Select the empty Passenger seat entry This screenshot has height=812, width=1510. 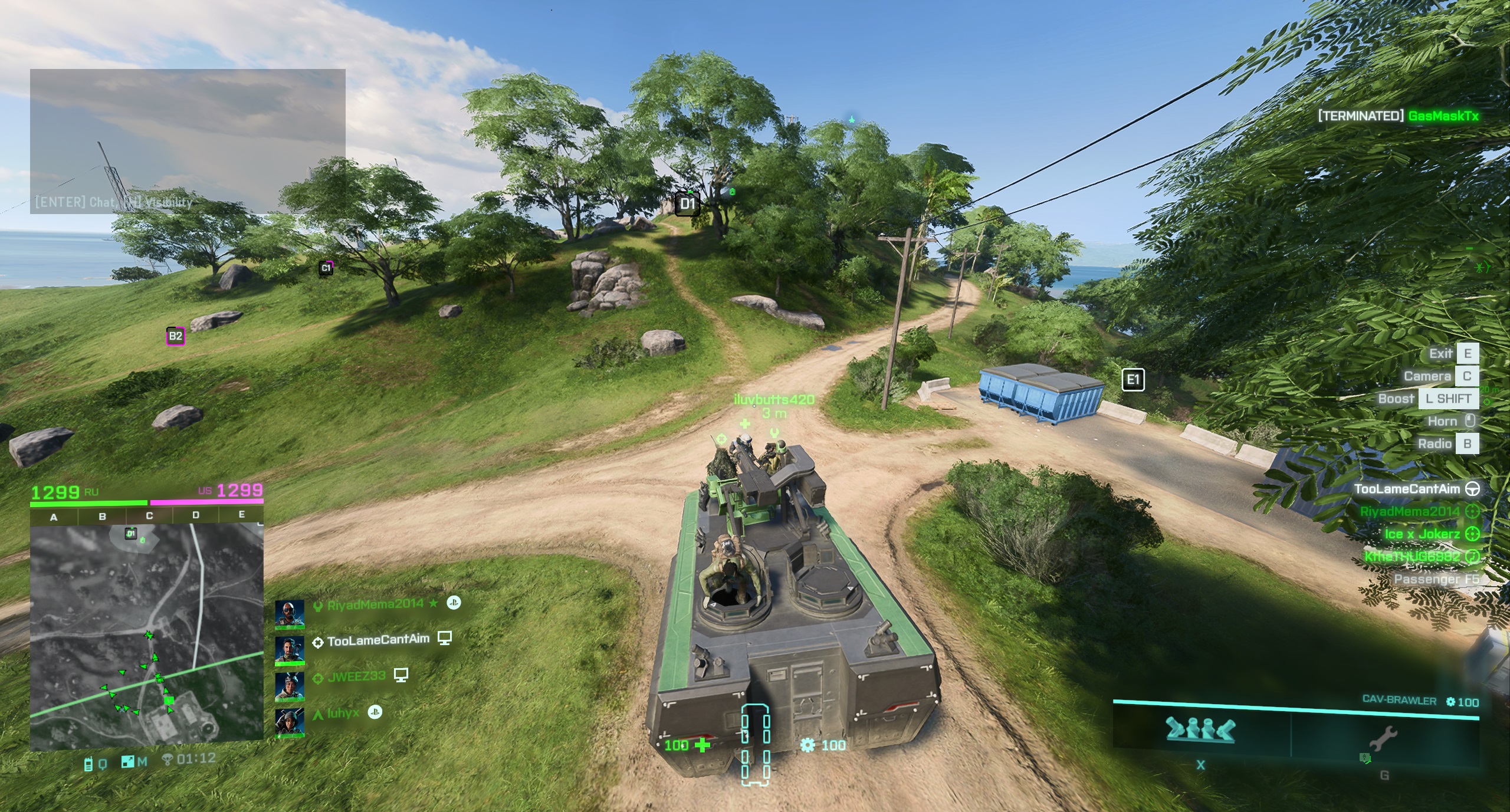[1436, 579]
